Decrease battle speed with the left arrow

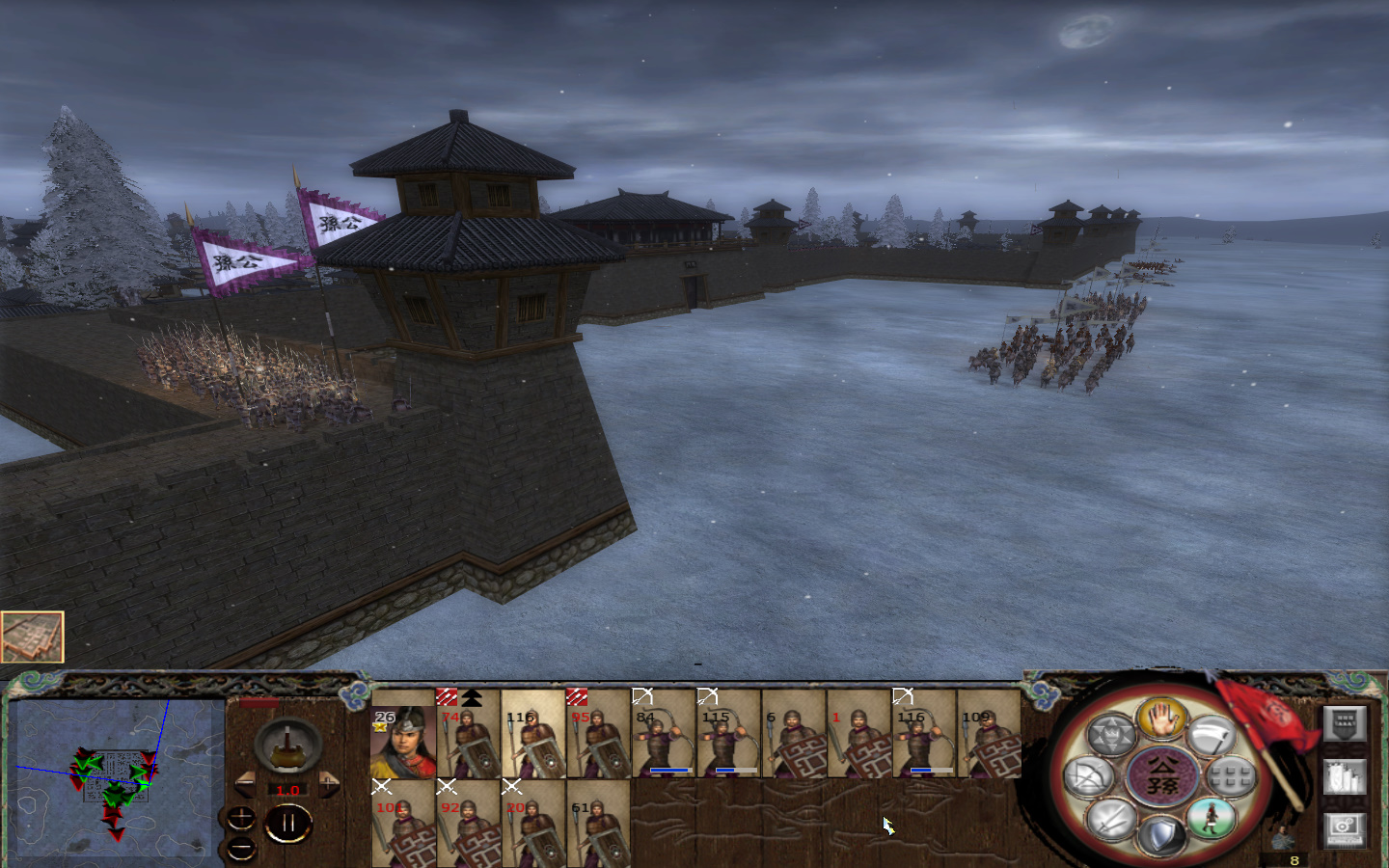245,783
